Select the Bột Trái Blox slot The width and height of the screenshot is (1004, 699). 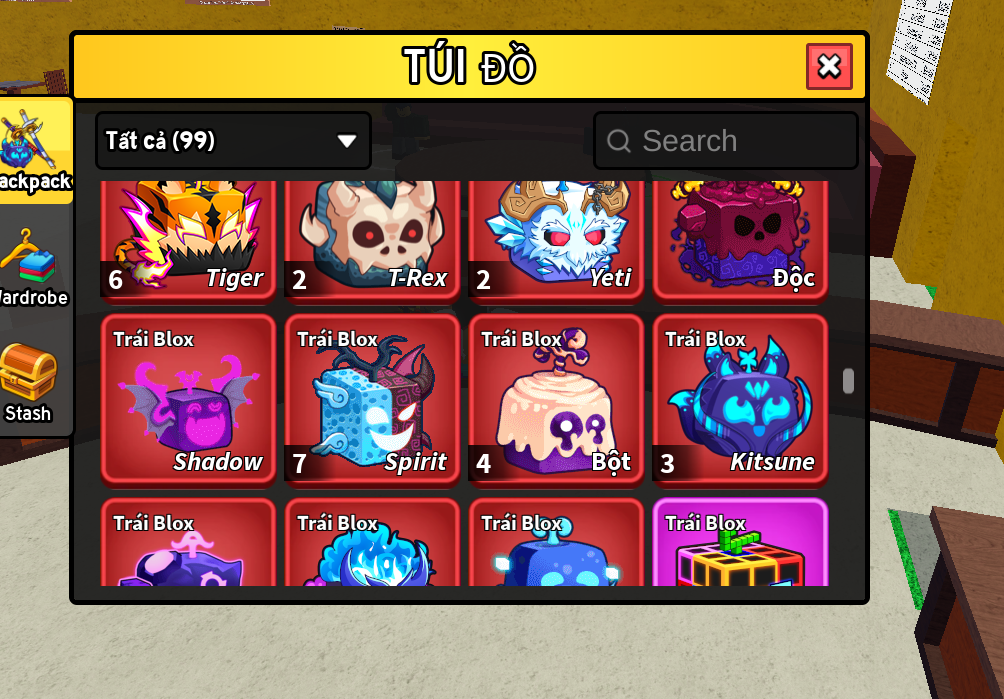coord(556,399)
